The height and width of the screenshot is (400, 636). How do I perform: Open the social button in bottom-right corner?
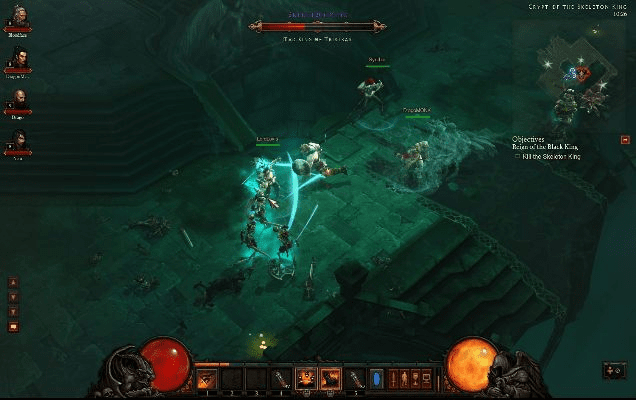tap(611, 371)
